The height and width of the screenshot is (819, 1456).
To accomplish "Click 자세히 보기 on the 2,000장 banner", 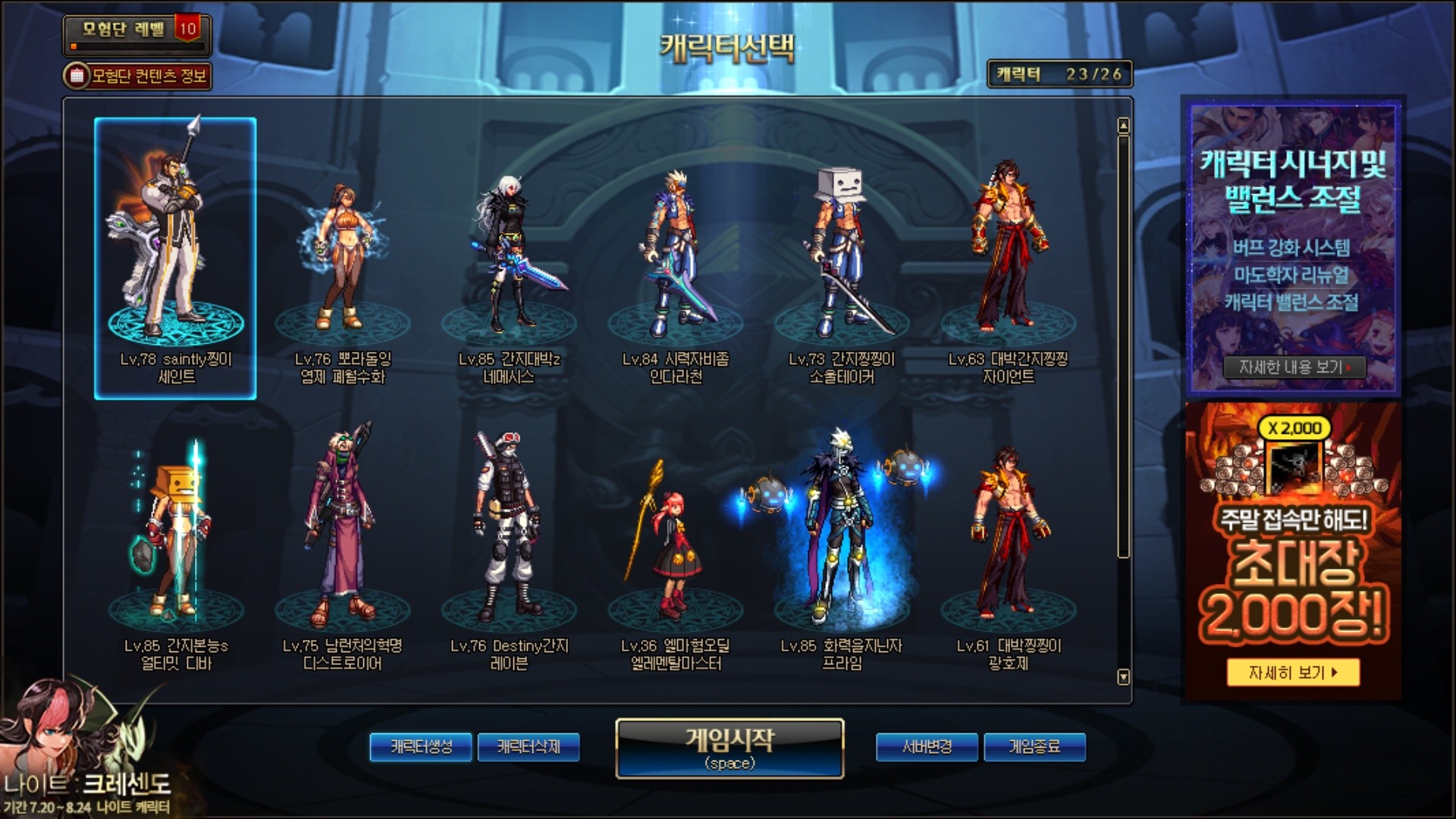I will point(1293,673).
